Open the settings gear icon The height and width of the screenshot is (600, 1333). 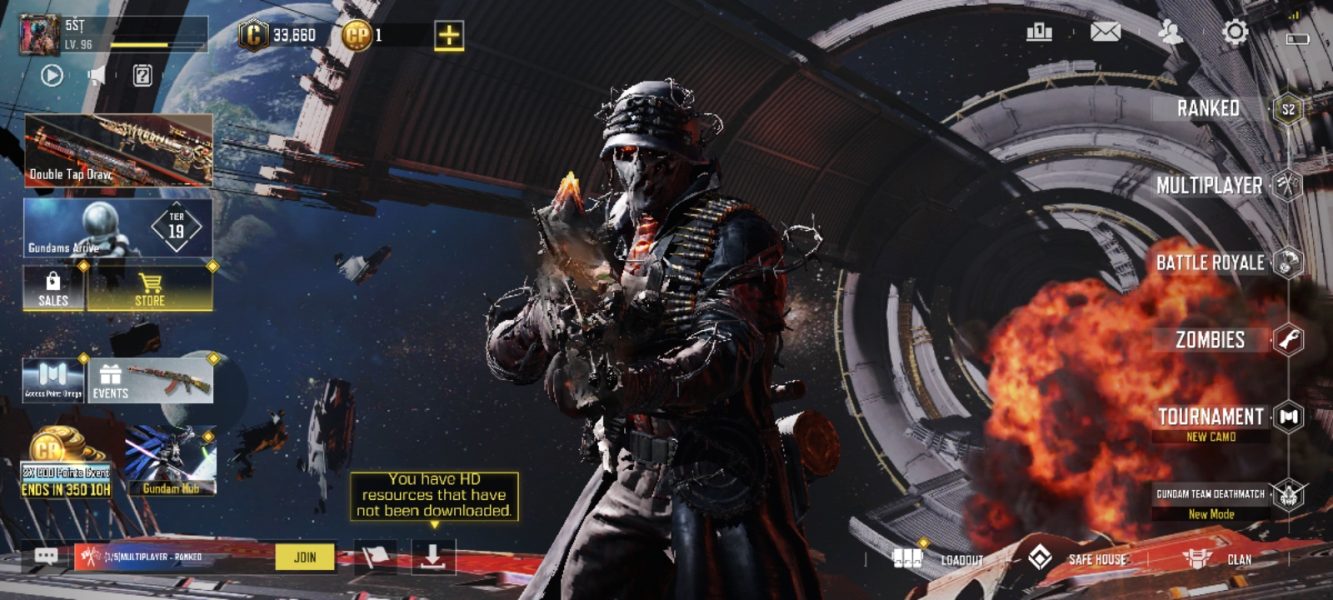1236,33
